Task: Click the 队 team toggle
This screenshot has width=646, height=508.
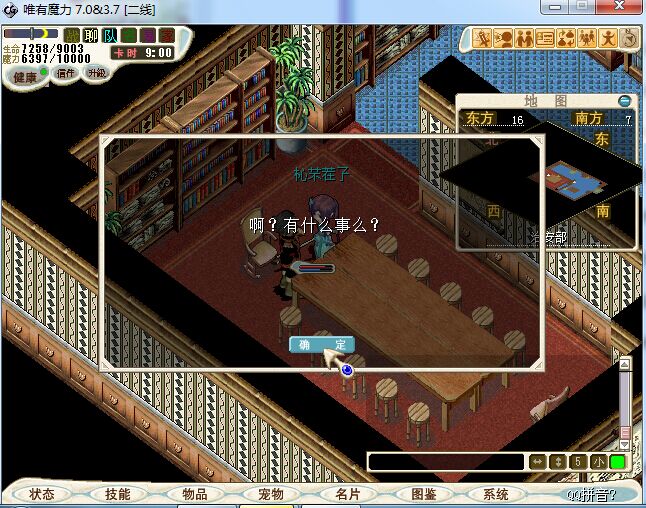Action: [110, 36]
